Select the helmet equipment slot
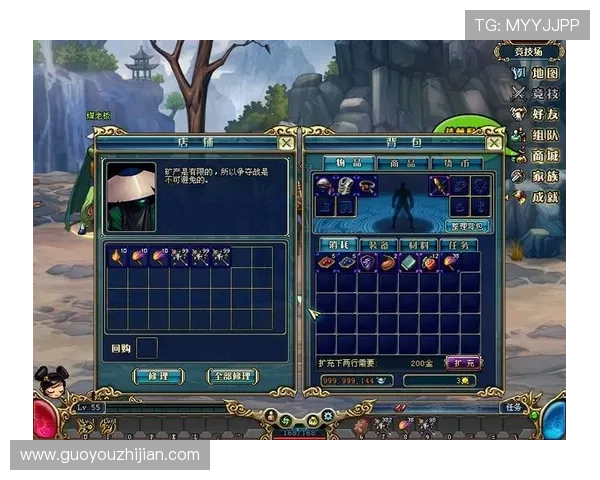Image resolution: width=600 pixels, height=480 pixels. (325, 185)
